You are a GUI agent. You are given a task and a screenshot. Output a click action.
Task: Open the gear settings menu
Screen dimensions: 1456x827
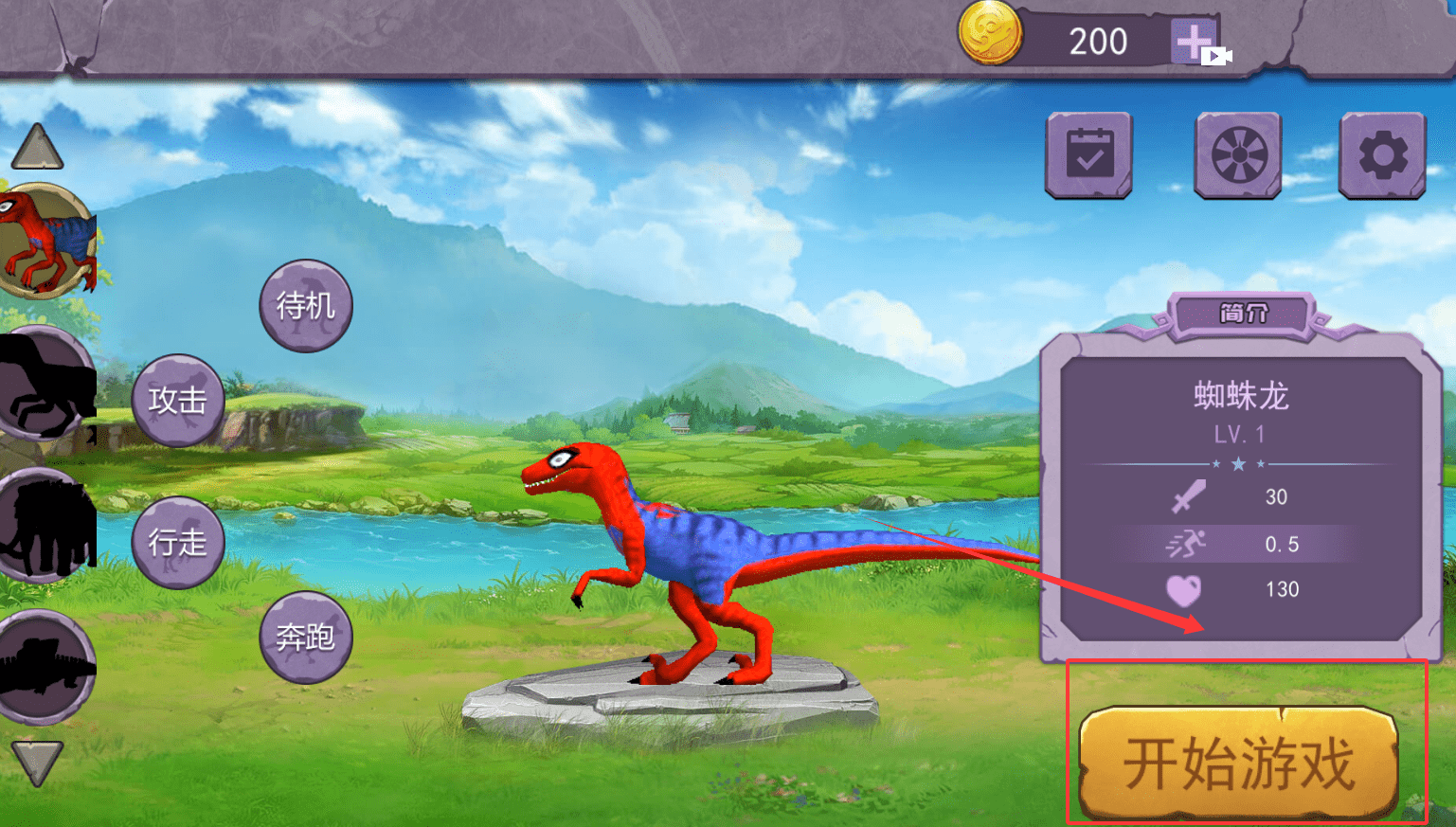point(1382,155)
